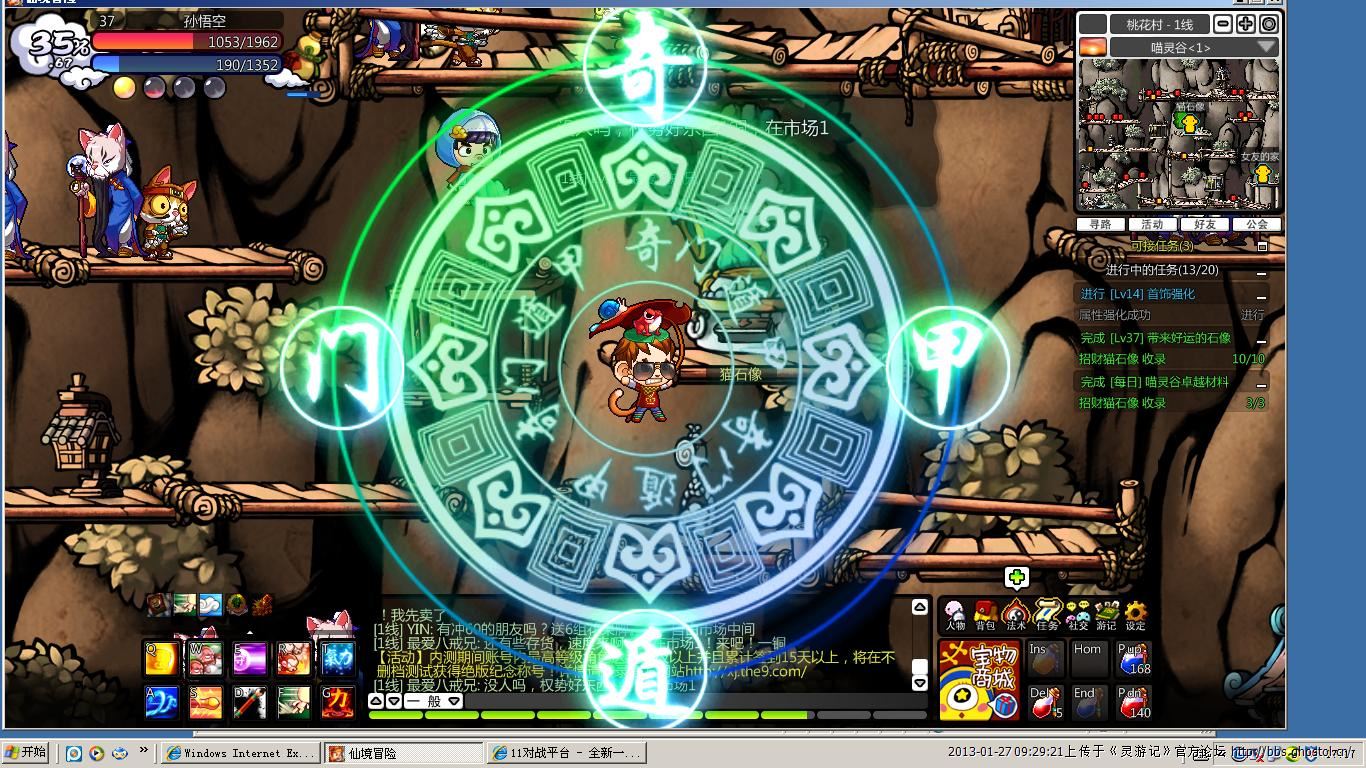Open the 人物 character panel

pyautogui.click(x=955, y=615)
